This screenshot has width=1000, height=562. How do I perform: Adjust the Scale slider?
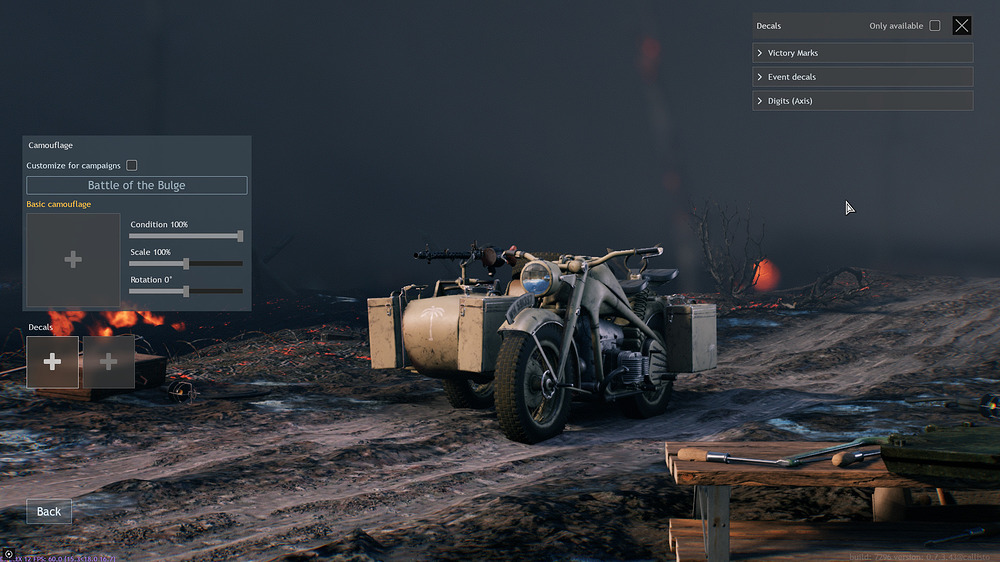pyautogui.click(x=186, y=264)
